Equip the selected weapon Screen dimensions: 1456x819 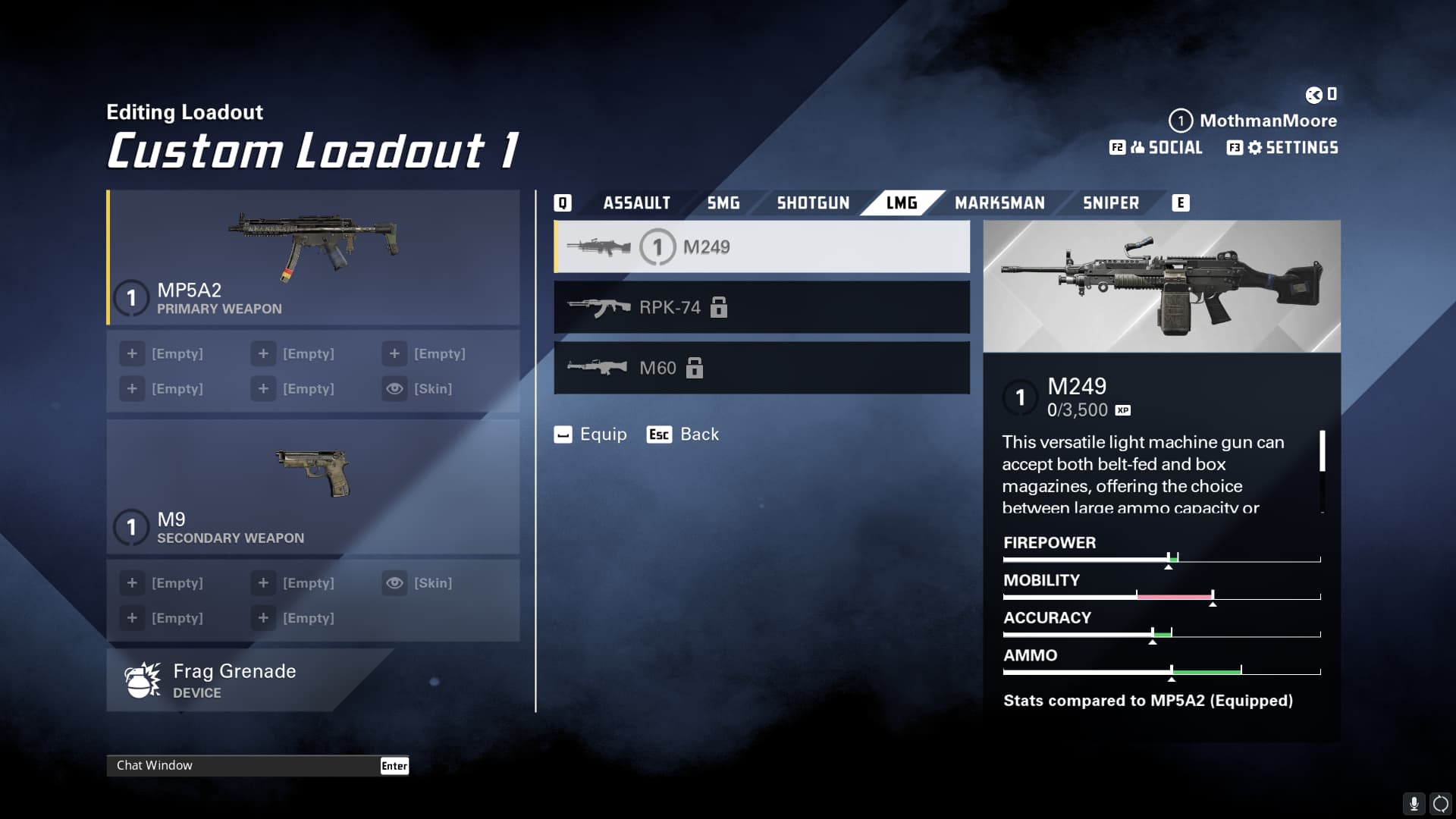point(591,435)
